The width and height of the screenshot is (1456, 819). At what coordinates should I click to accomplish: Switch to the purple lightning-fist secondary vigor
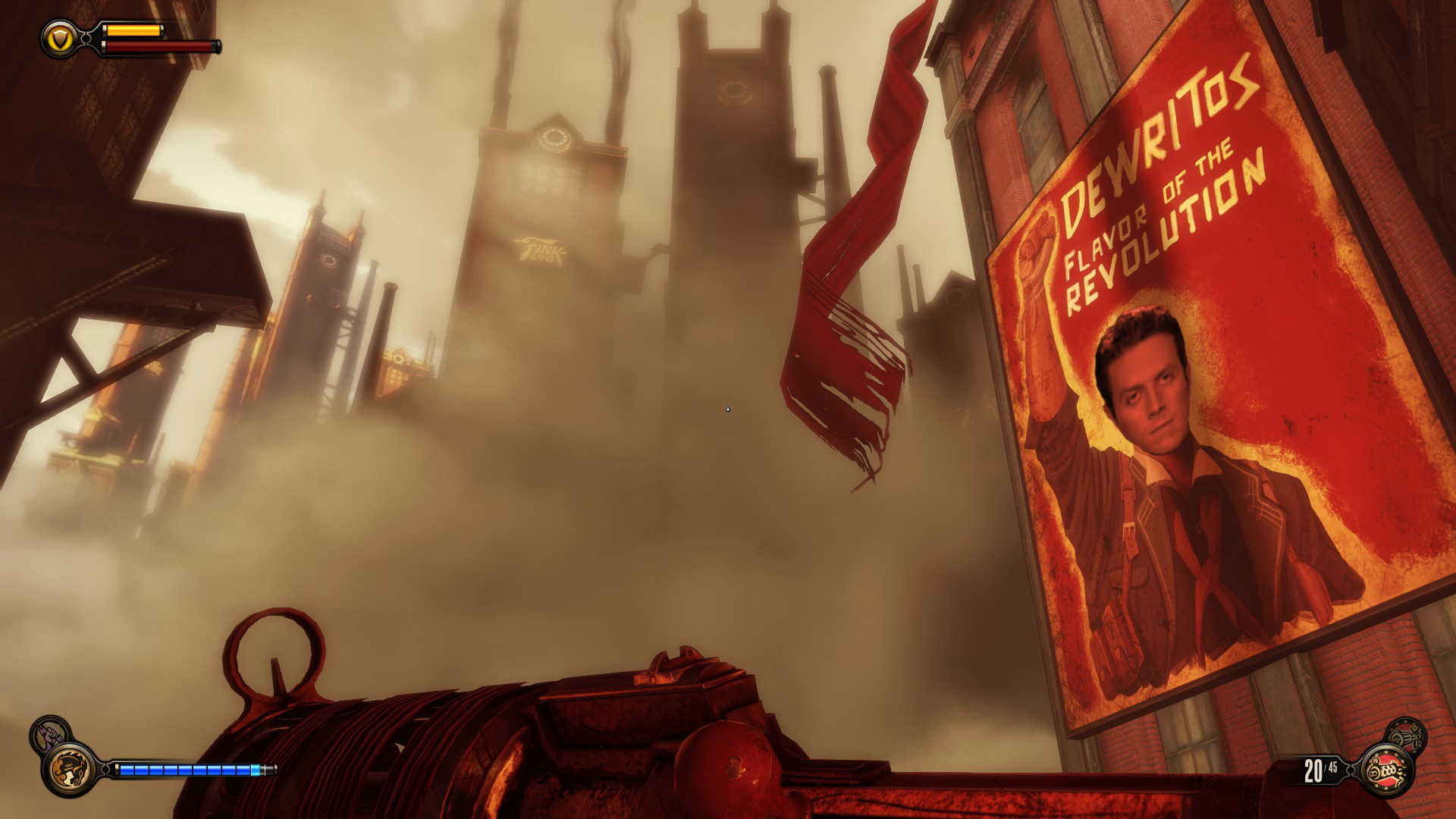49,736
